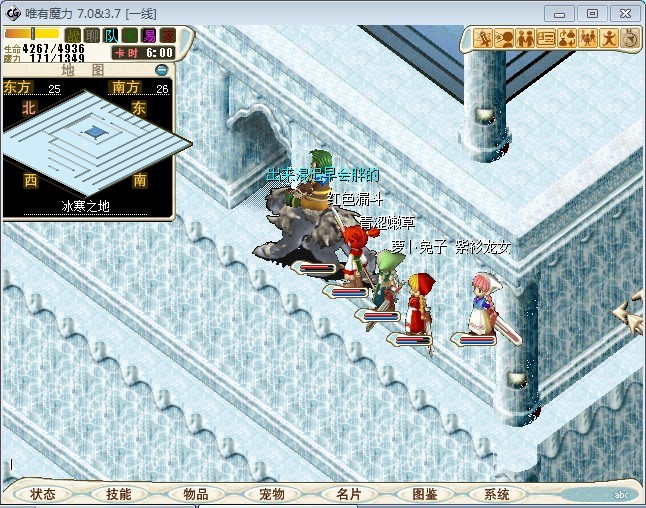Minimize the game window
Screen dimensions: 646x508
(x=561, y=13)
